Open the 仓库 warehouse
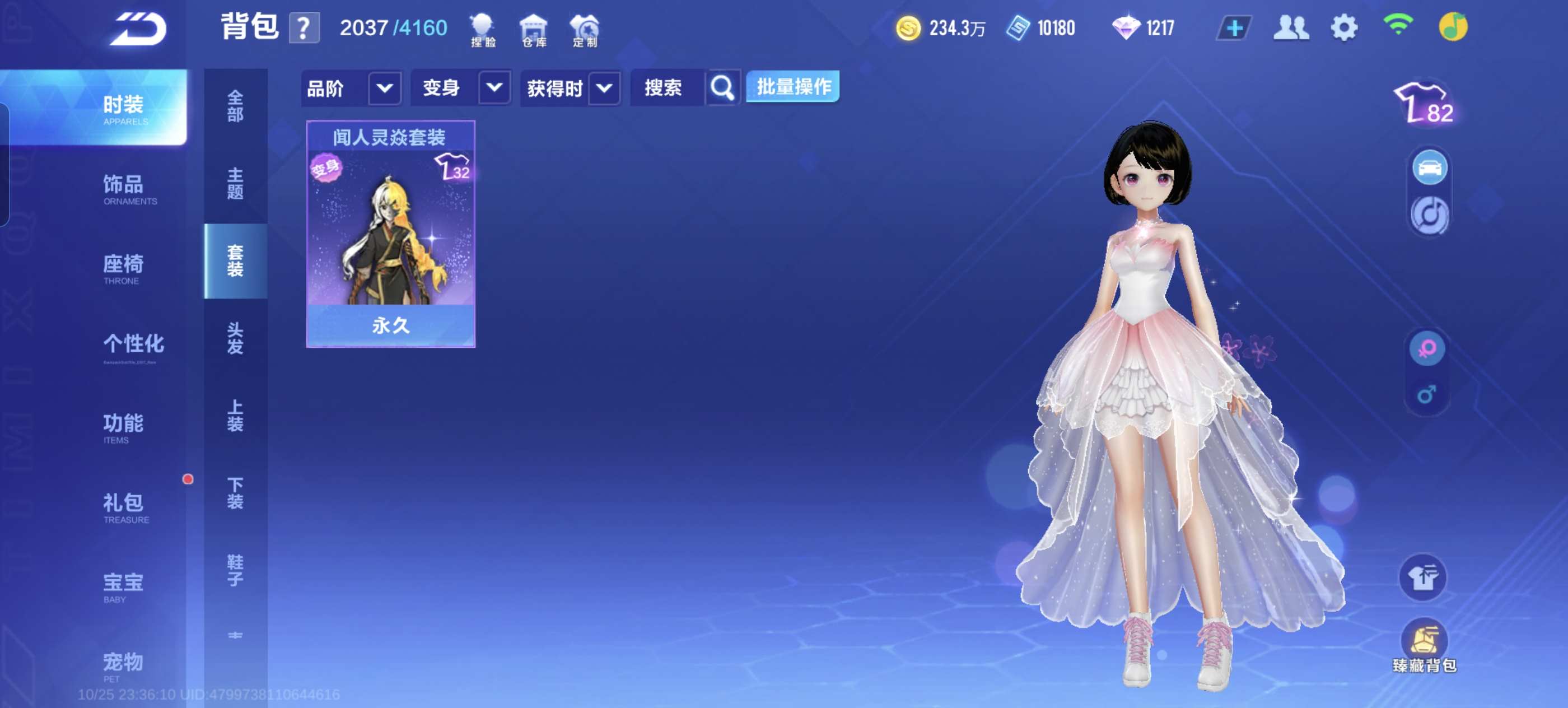Viewport: 1568px width, 708px height. coord(534,30)
